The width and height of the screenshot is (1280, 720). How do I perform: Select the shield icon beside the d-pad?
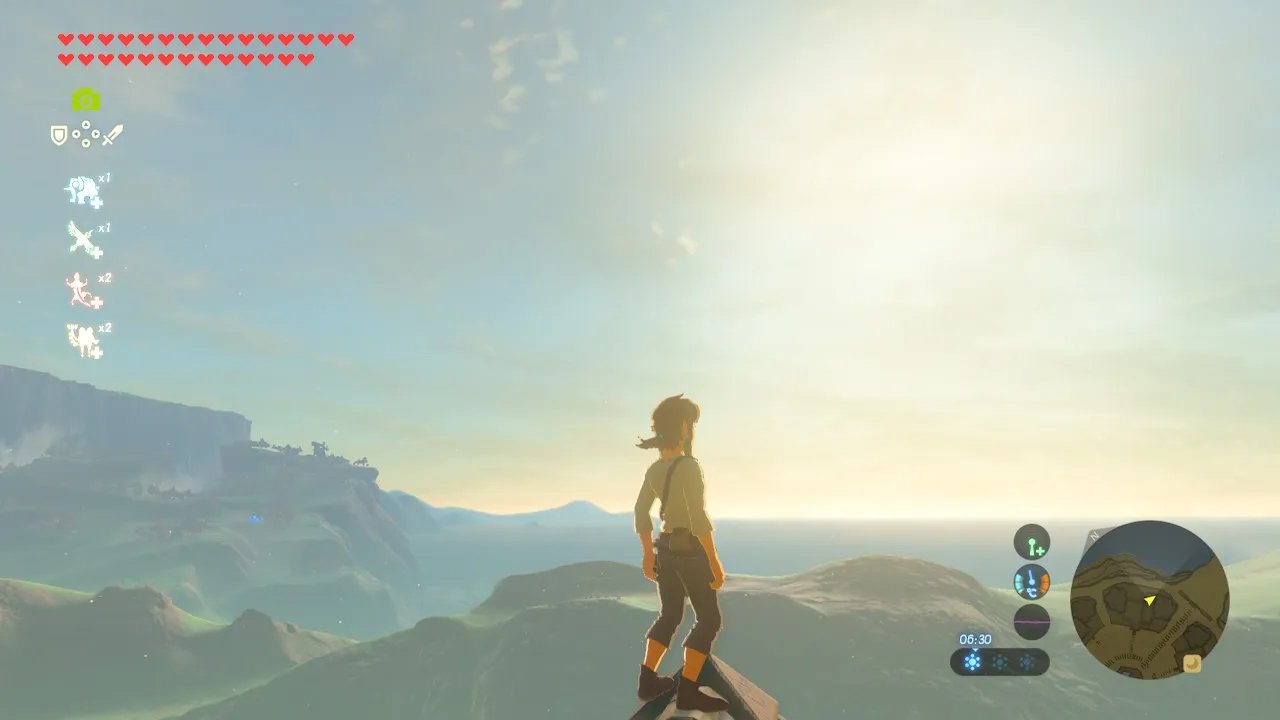pyautogui.click(x=59, y=135)
